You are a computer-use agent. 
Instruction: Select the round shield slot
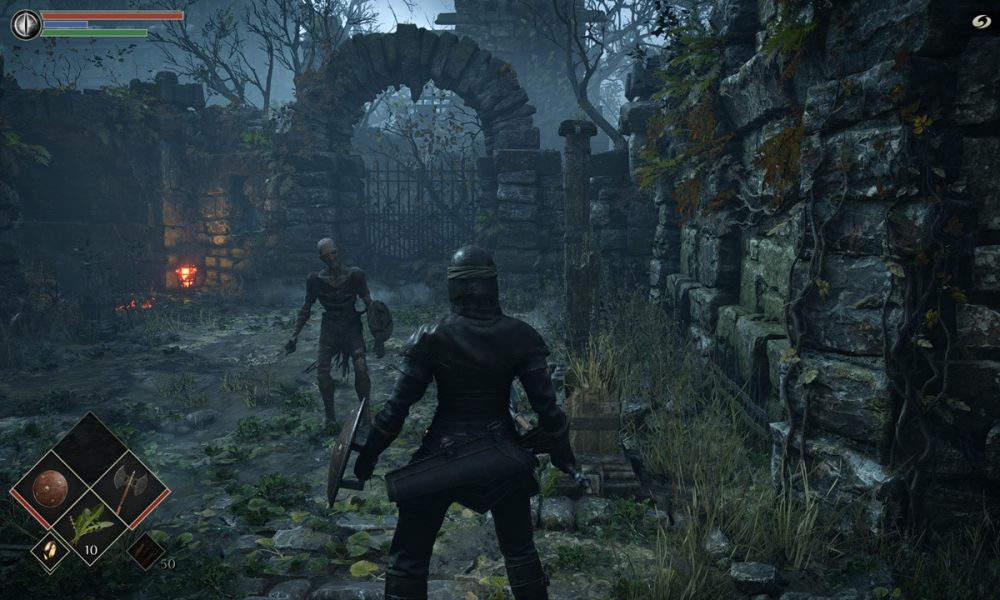click(50, 489)
